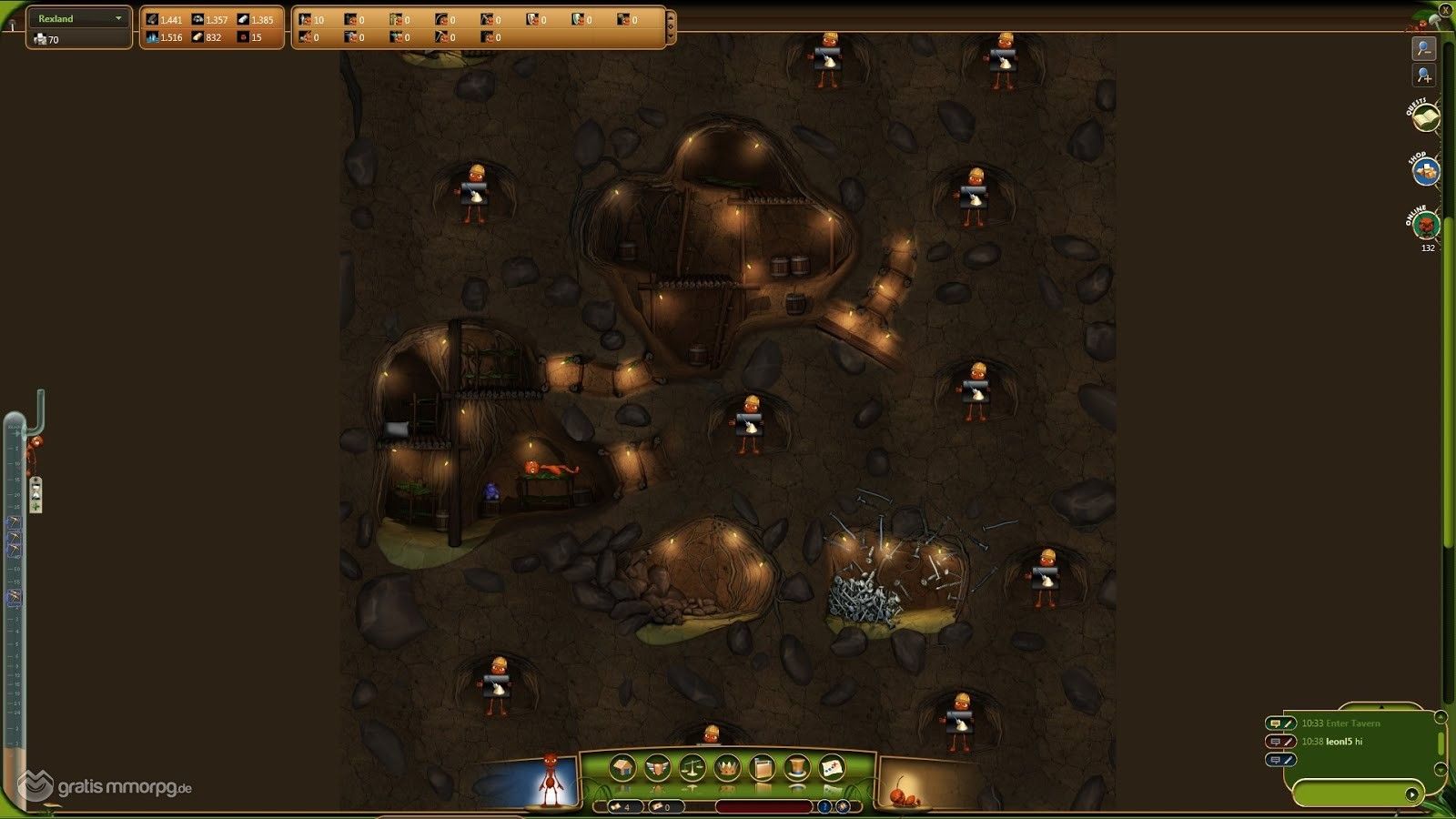The height and width of the screenshot is (819, 1456).
Task: Open the Quests book
Action: [x=1424, y=118]
